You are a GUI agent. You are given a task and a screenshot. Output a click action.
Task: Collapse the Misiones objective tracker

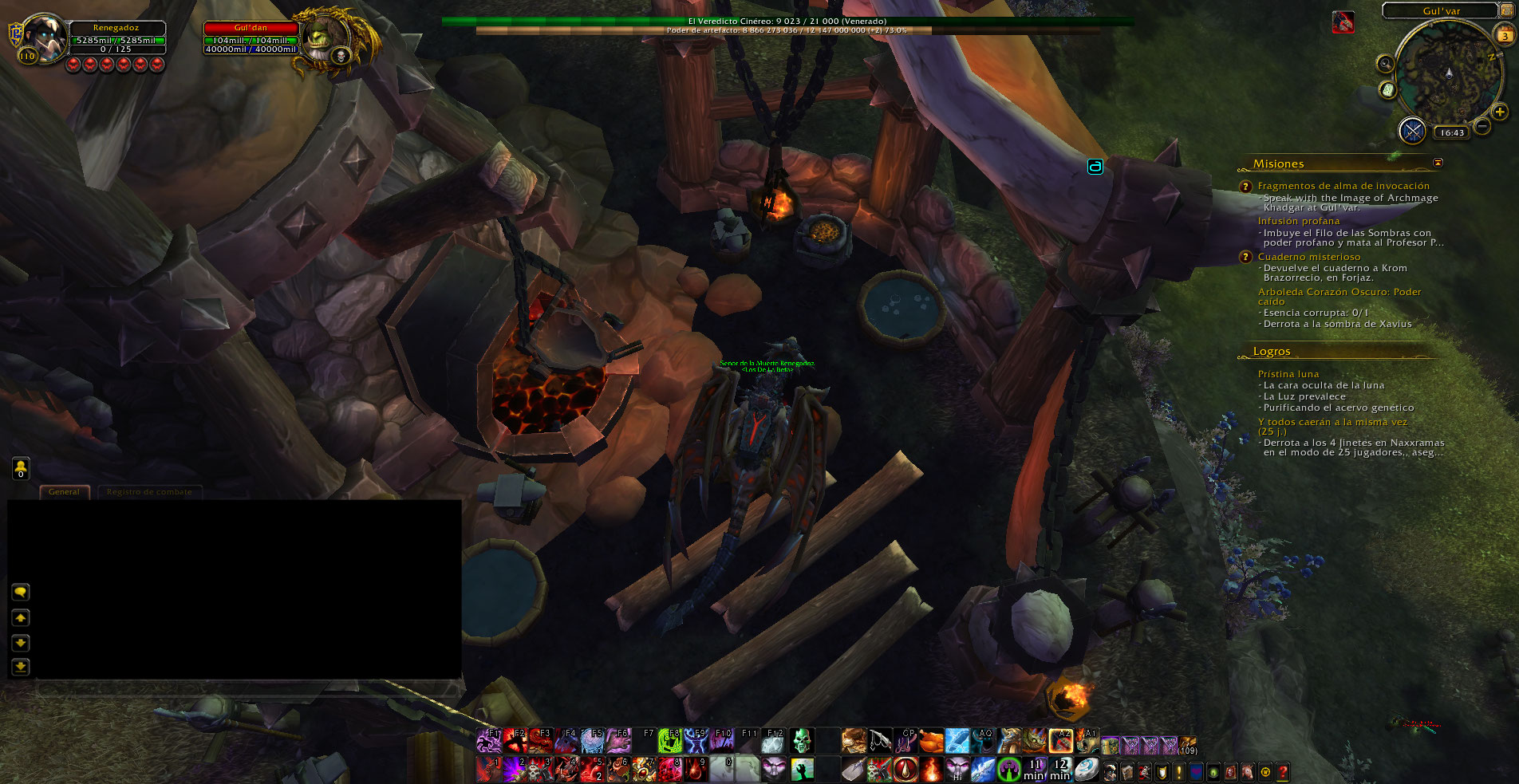tap(1438, 163)
